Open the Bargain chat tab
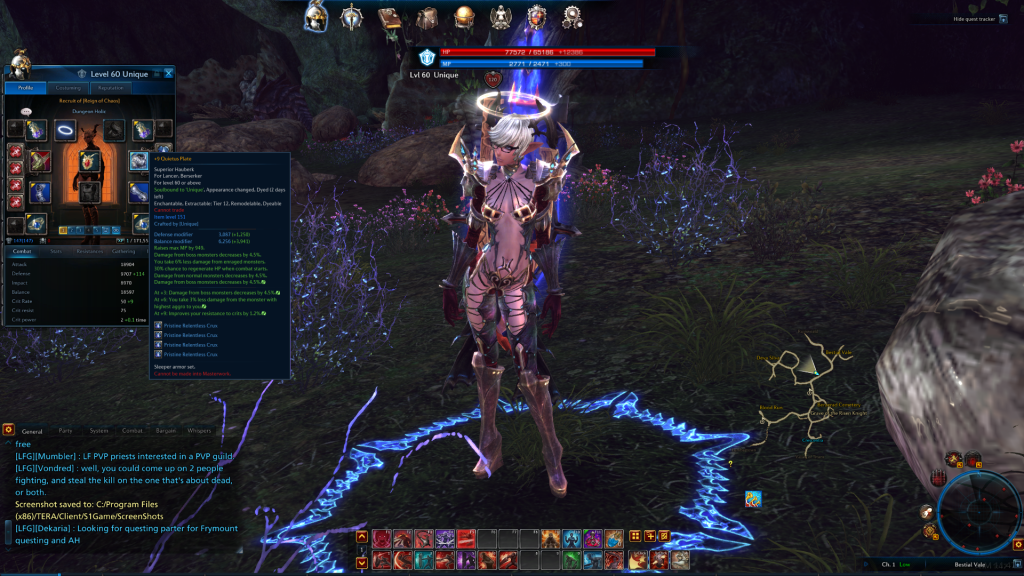1024x576 pixels. click(x=166, y=431)
